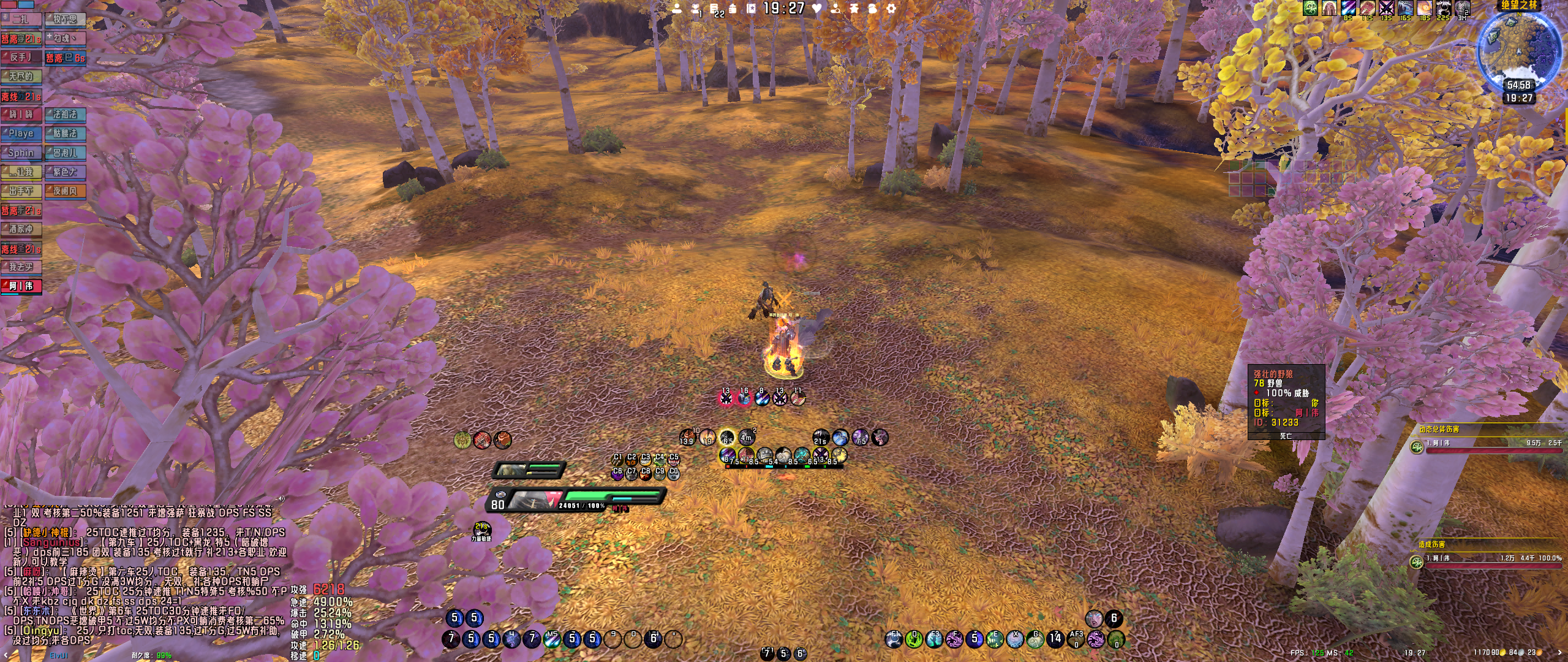The width and height of the screenshot is (1568, 662).
Task: Activate the ability bound to F1
Action: 894,639
